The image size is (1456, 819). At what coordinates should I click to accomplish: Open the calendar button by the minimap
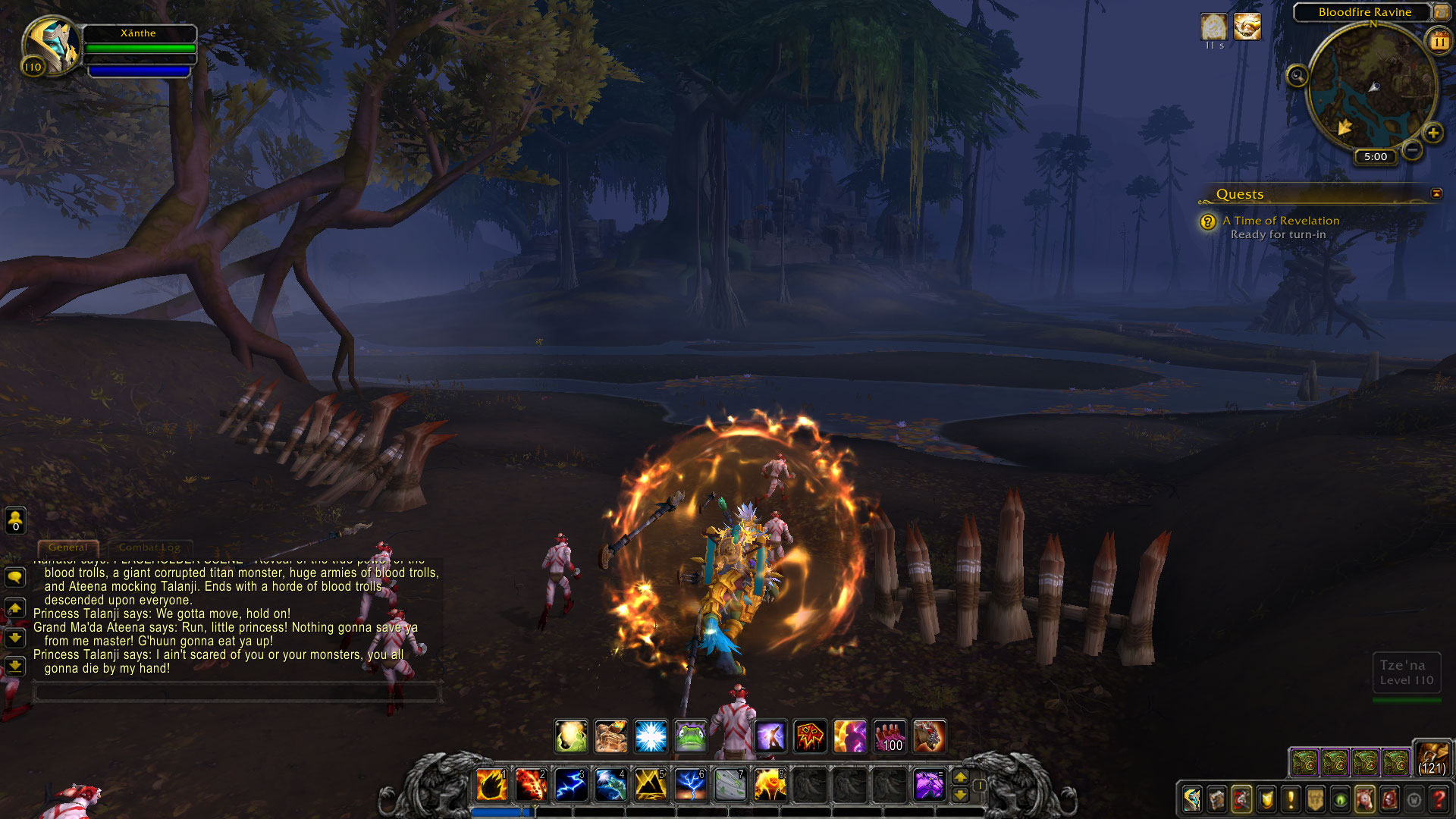tap(1439, 42)
